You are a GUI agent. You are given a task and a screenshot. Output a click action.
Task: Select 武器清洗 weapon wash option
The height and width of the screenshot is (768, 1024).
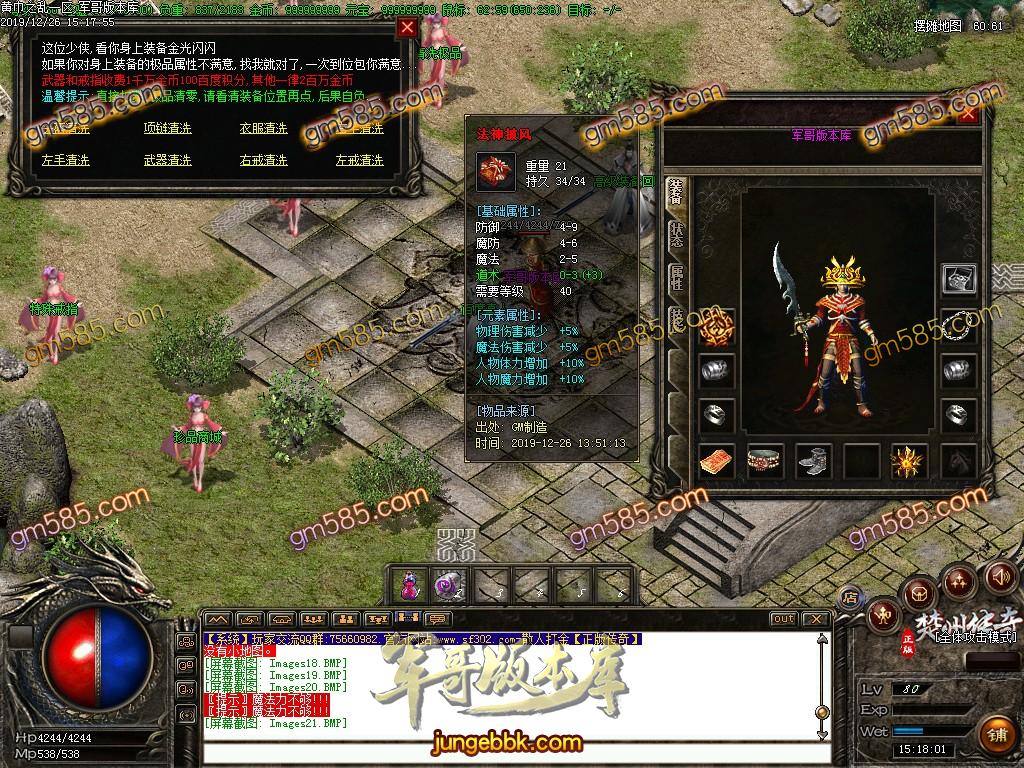pyautogui.click(x=167, y=160)
